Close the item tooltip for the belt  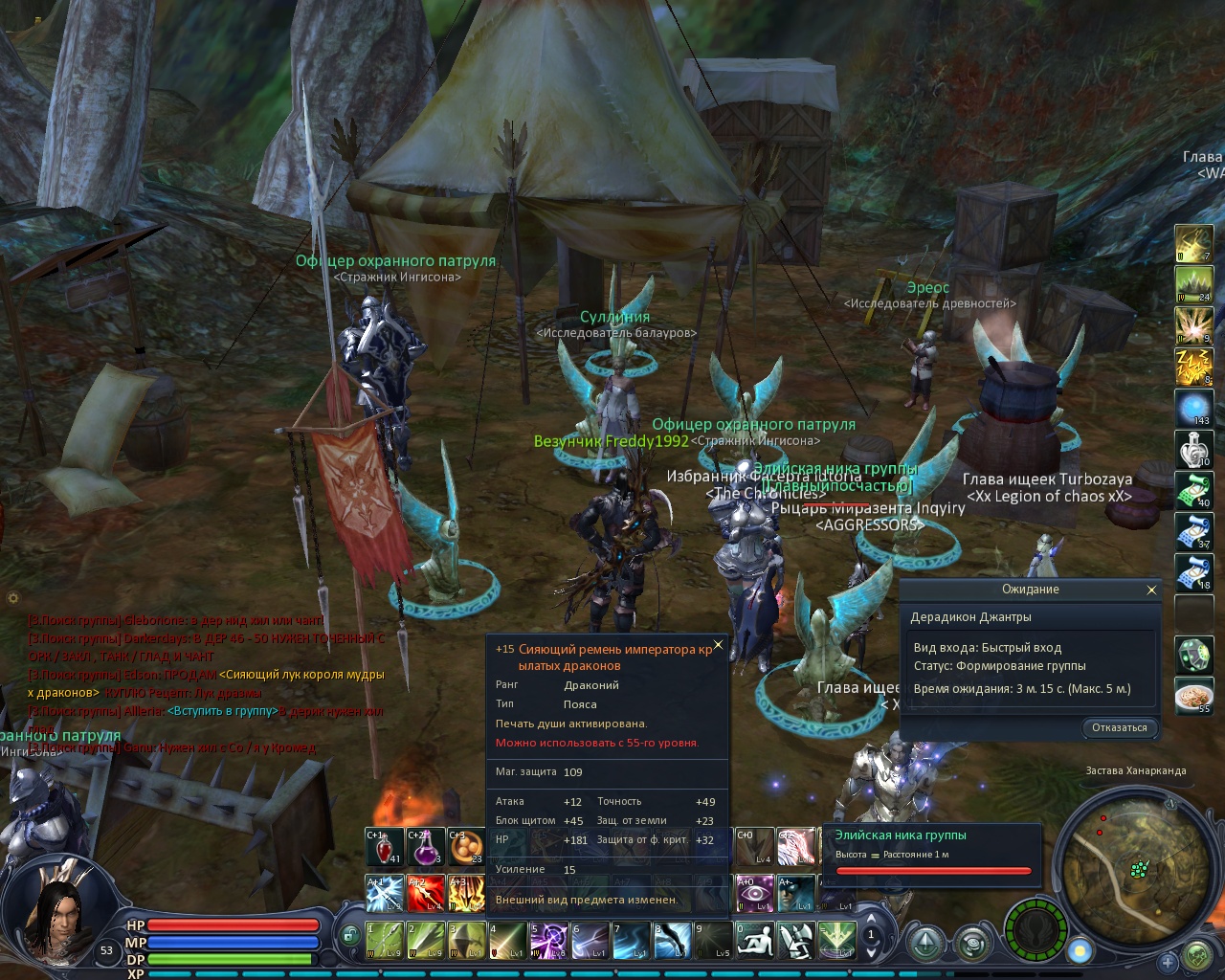pyautogui.click(x=718, y=644)
